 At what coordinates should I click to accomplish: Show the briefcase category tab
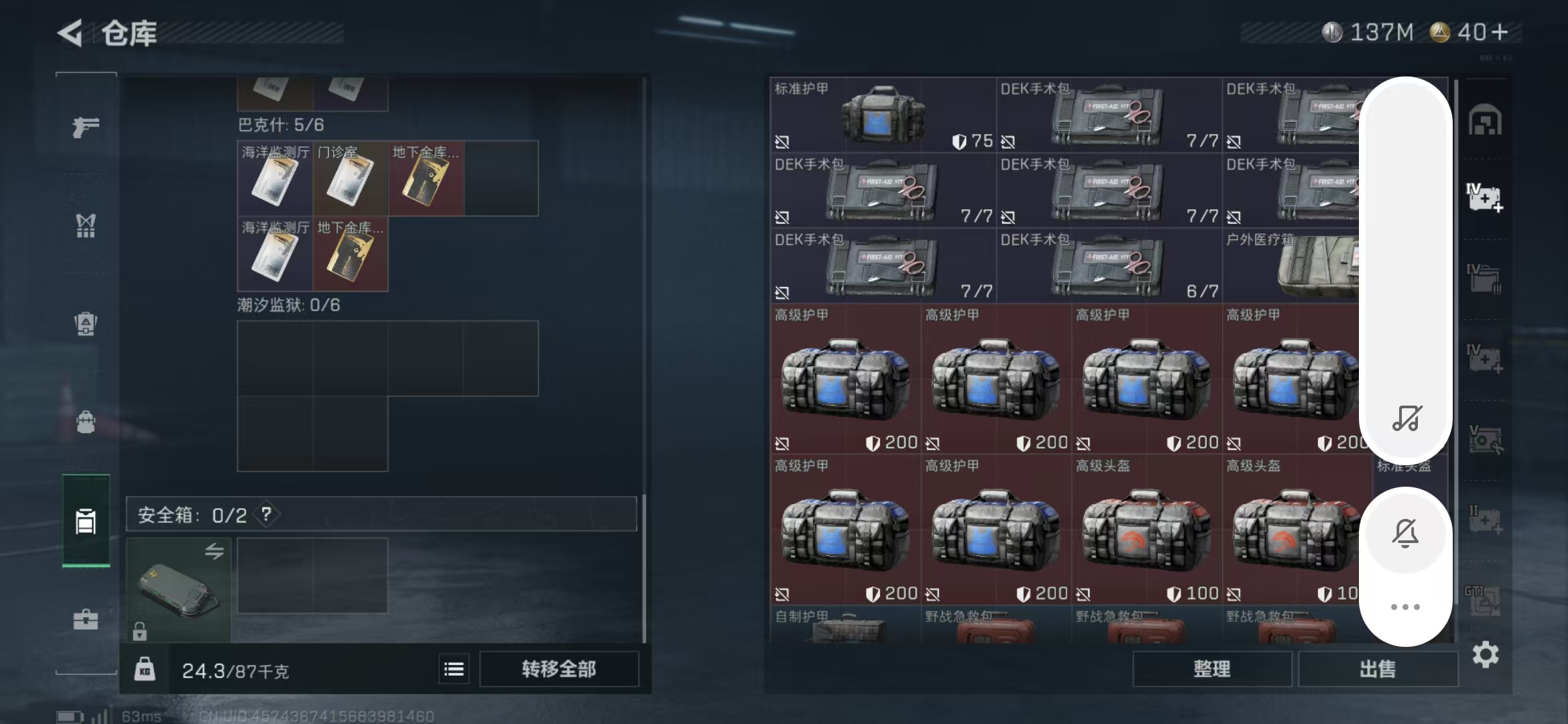(86, 619)
